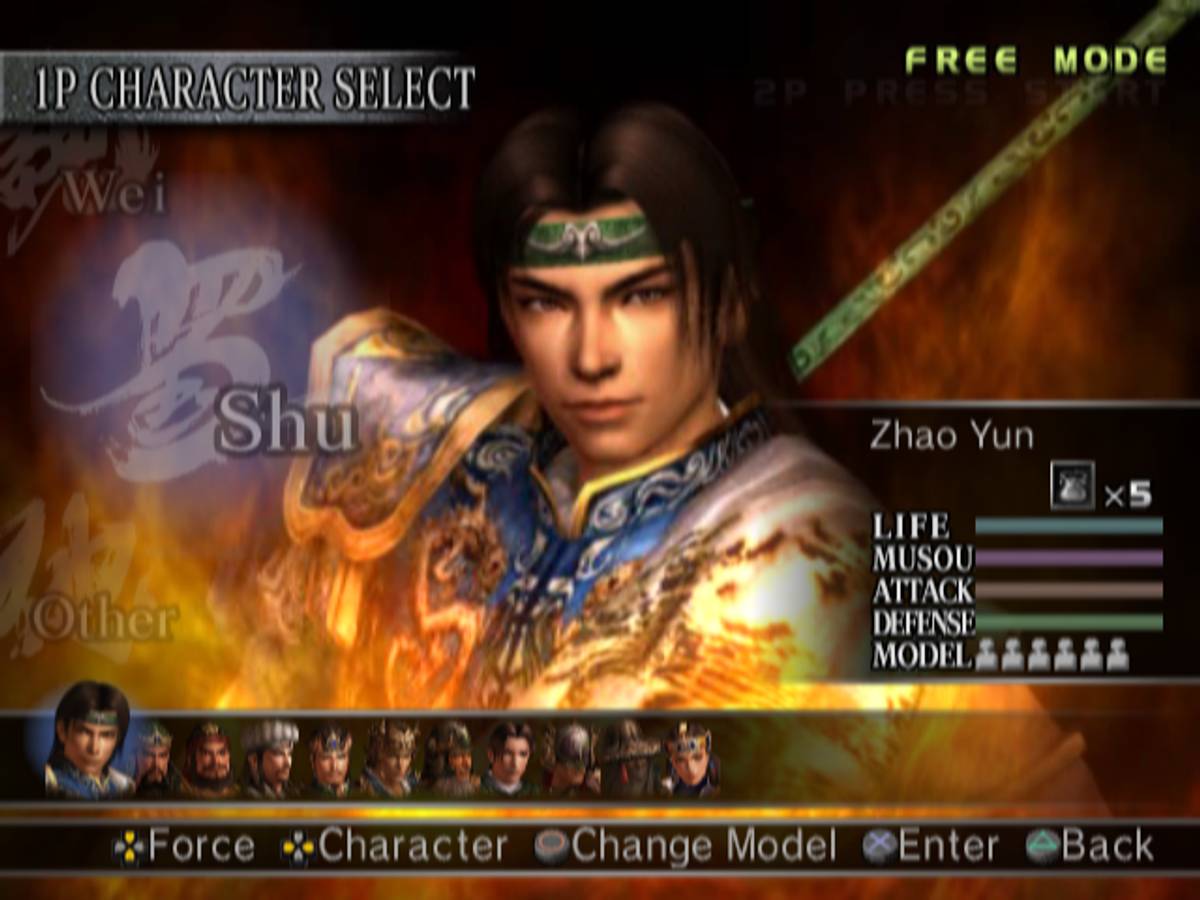Switch to the Other force
This screenshot has width=1200, height=900.
(104, 620)
